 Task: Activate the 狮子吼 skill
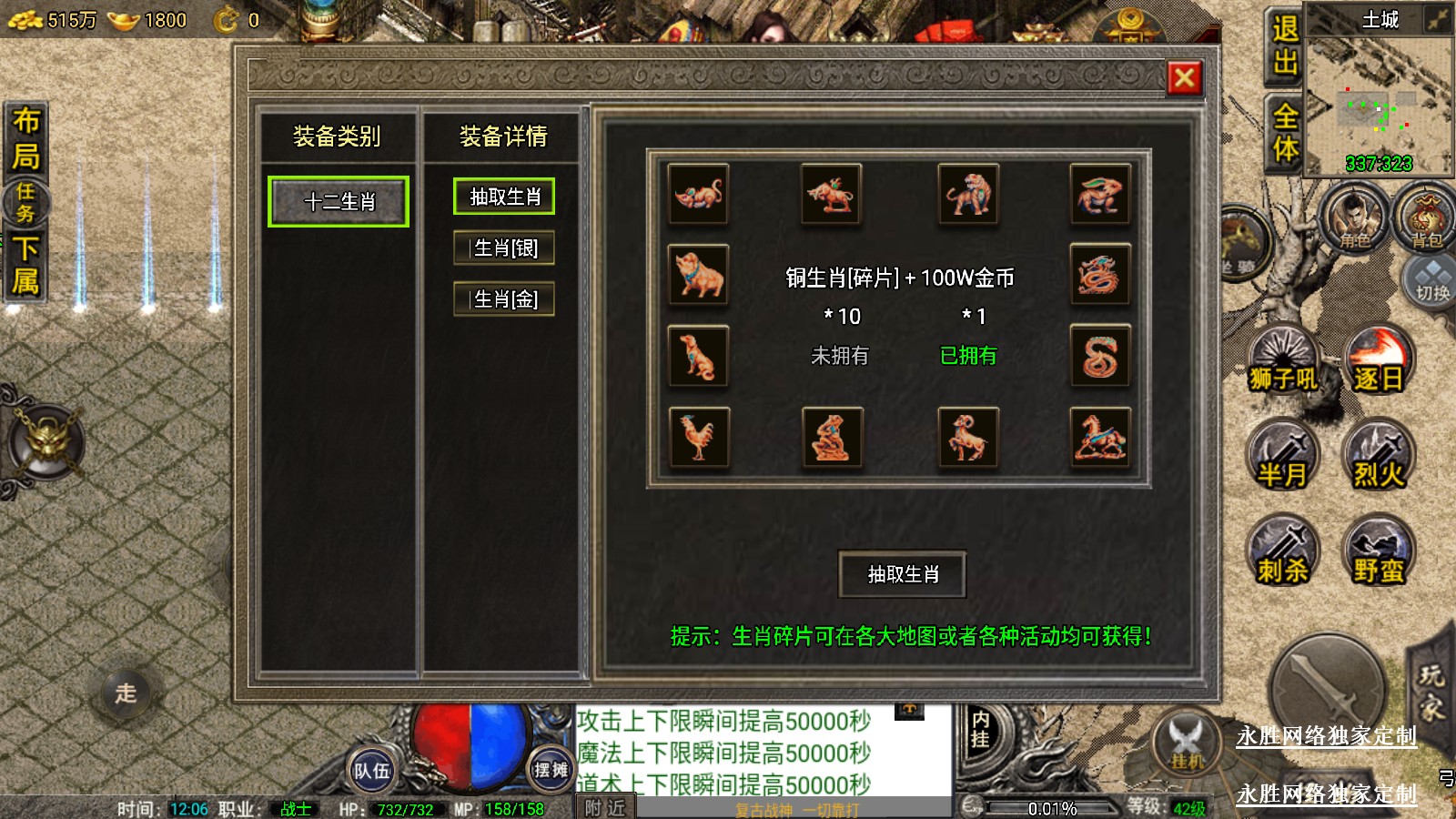[x=1283, y=360]
